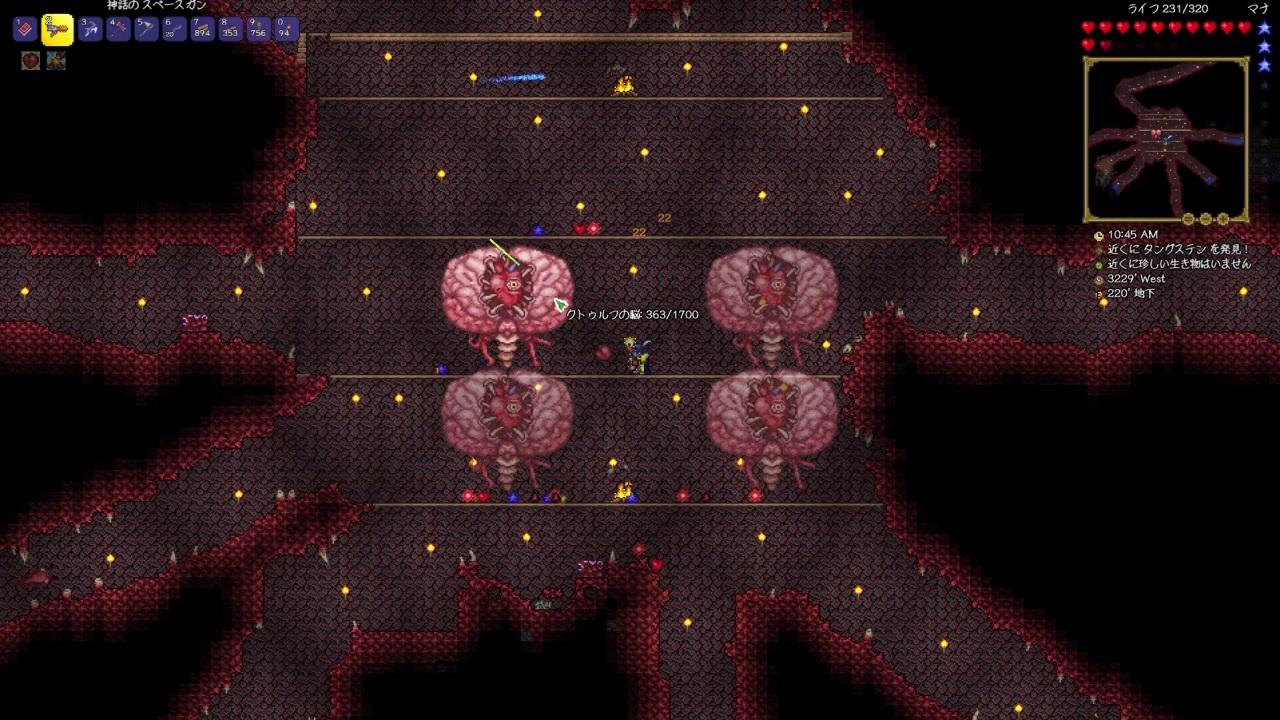Click the depth meter icon beside 220' 地下

click(x=1098, y=293)
